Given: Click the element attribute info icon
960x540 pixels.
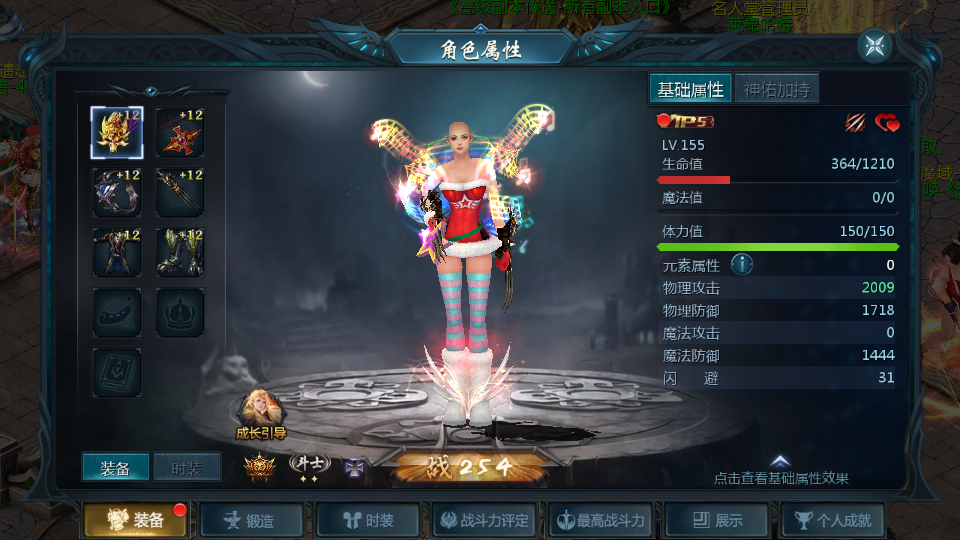Looking at the screenshot, I should (741, 265).
